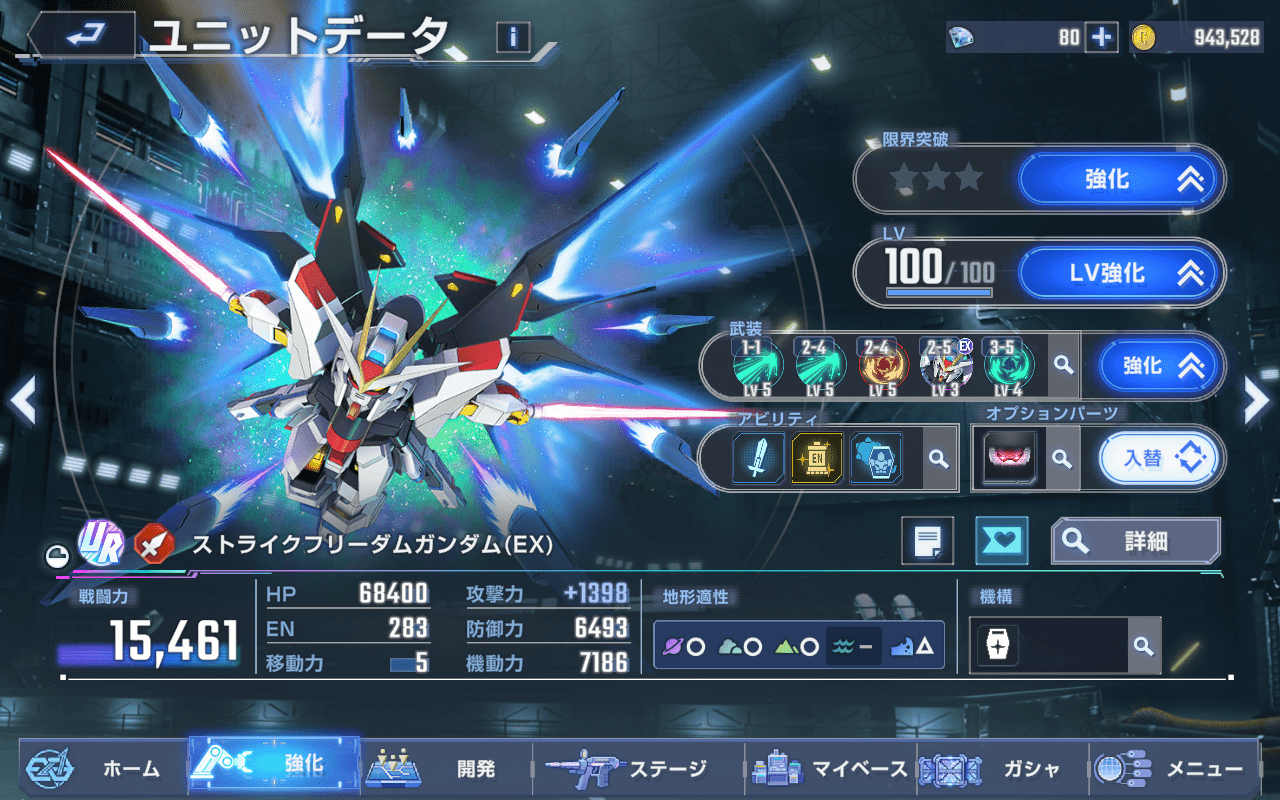
Task: Inspect weapons with the 武装 magnifier
Action: (1063, 366)
